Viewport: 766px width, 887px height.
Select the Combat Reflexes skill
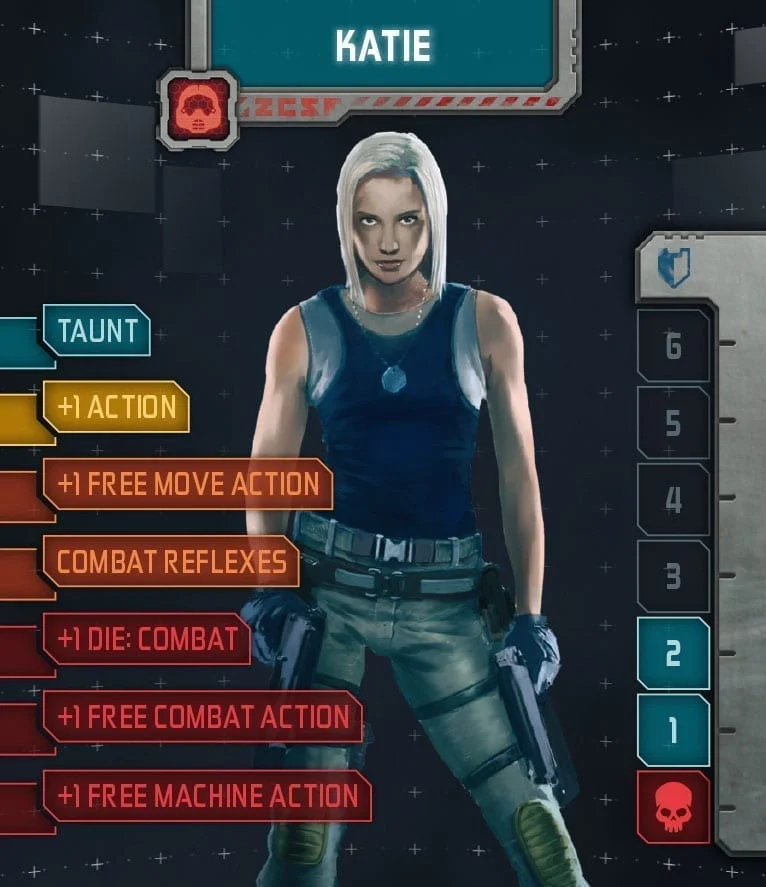click(171, 561)
